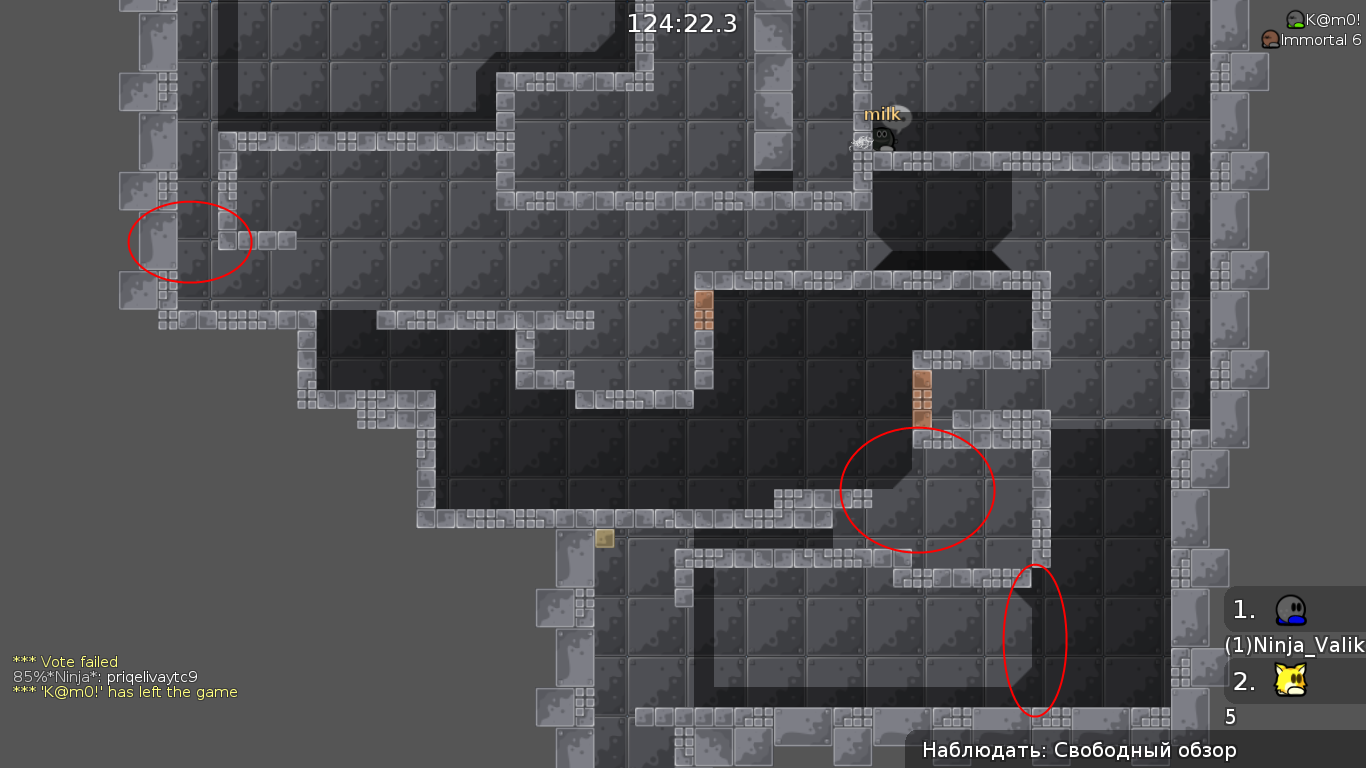The width and height of the screenshot is (1366, 768).
Task: Click the name (1)Ninja_Valik on the scoreboard
Action: (1295, 646)
